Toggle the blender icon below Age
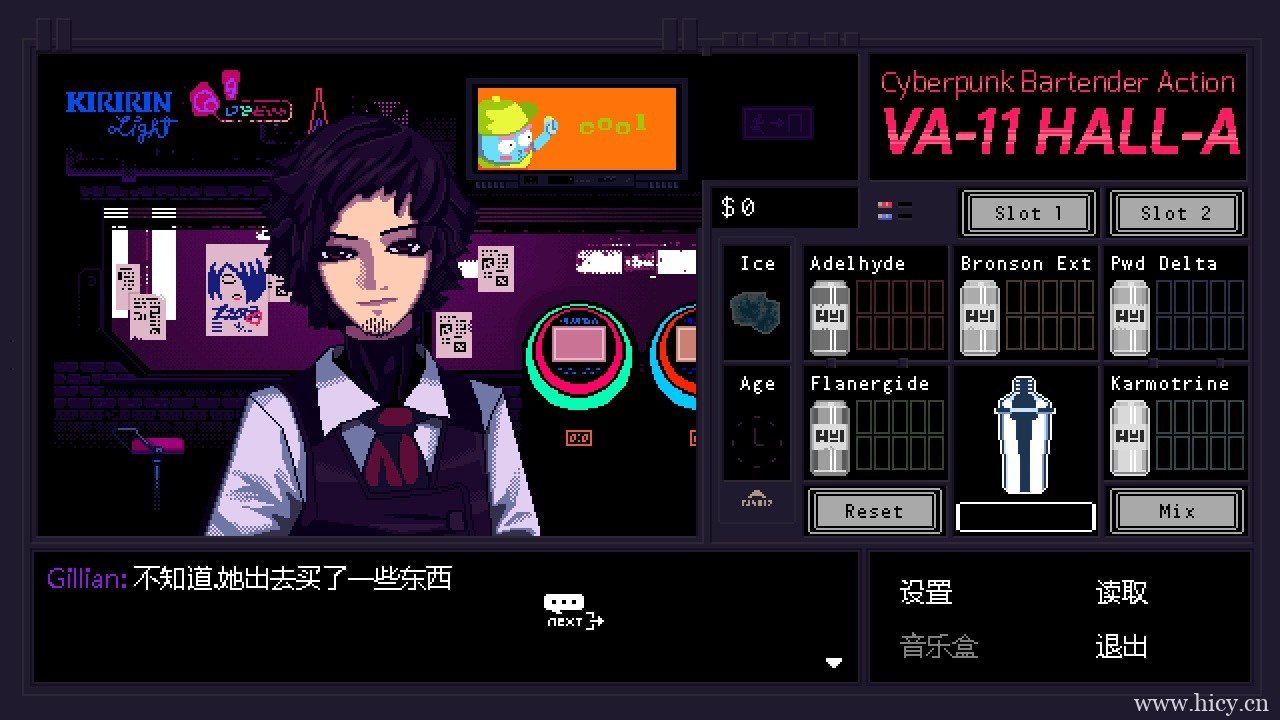This screenshot has width=1280, height=720. [756, 502]
